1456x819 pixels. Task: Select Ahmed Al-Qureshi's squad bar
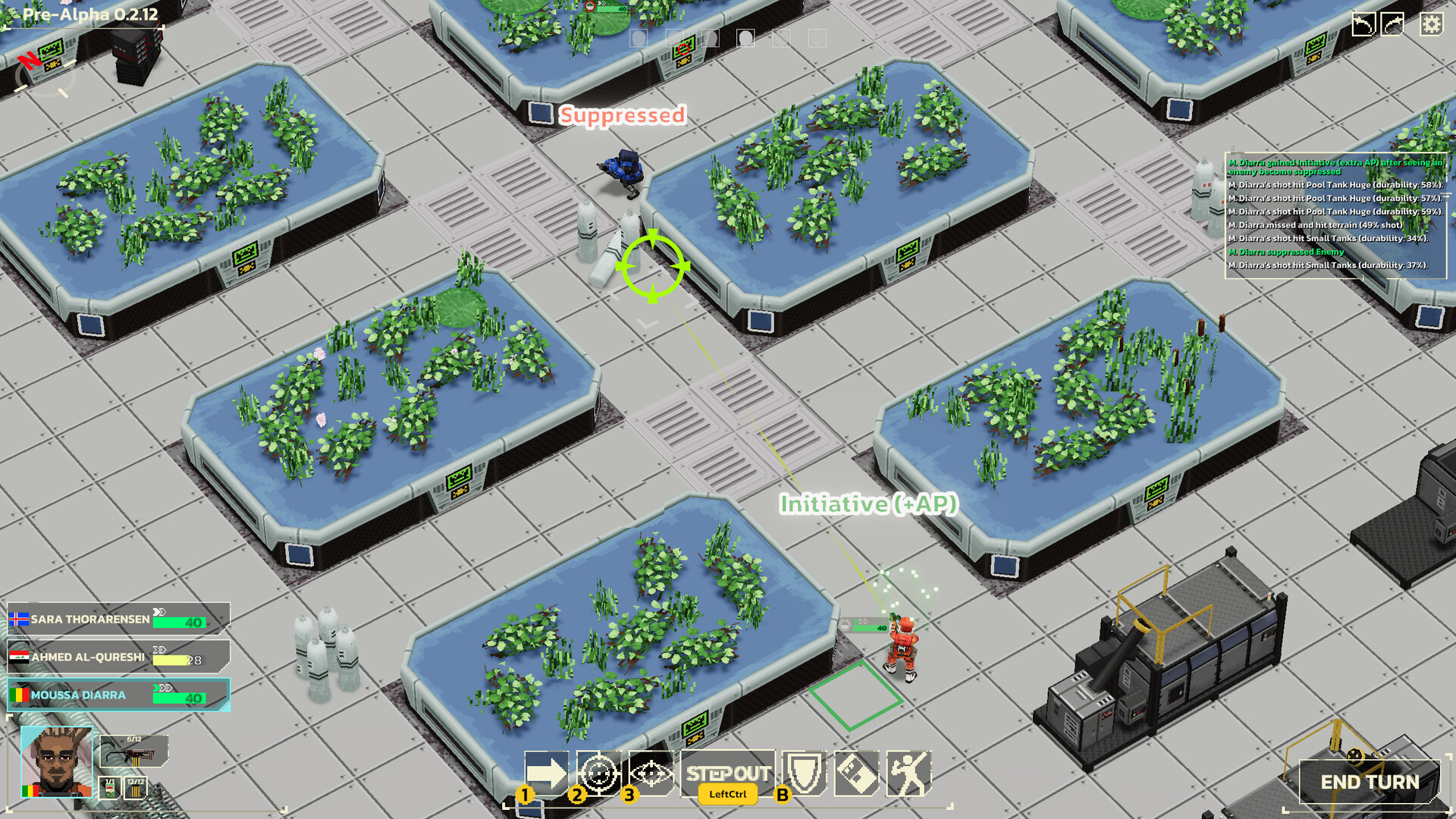click(x=114, y=657)
